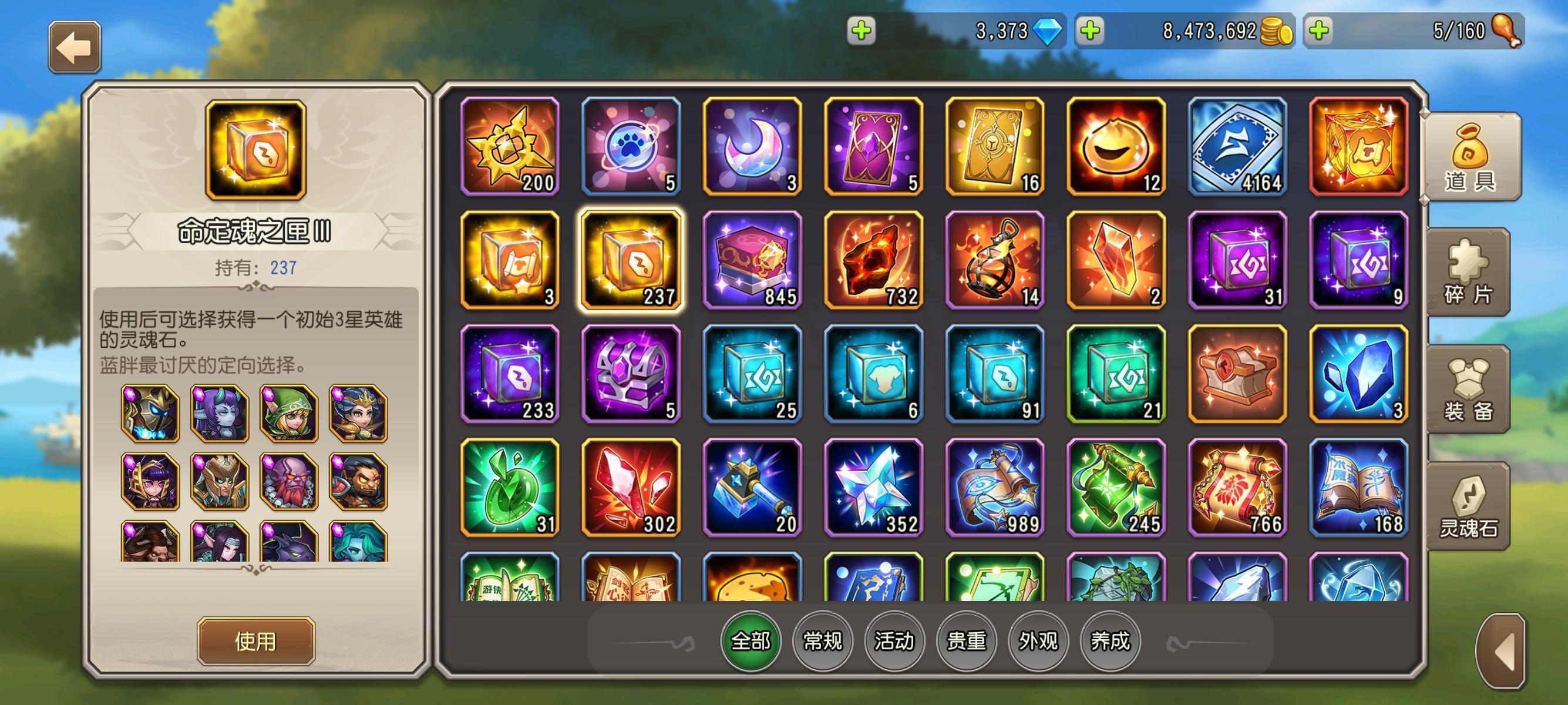The height and width of the screenshot is (705, 1568).
Task: Activate the 贵重 valuables filter
Action: pyautogui.click(x=966, y=641)
